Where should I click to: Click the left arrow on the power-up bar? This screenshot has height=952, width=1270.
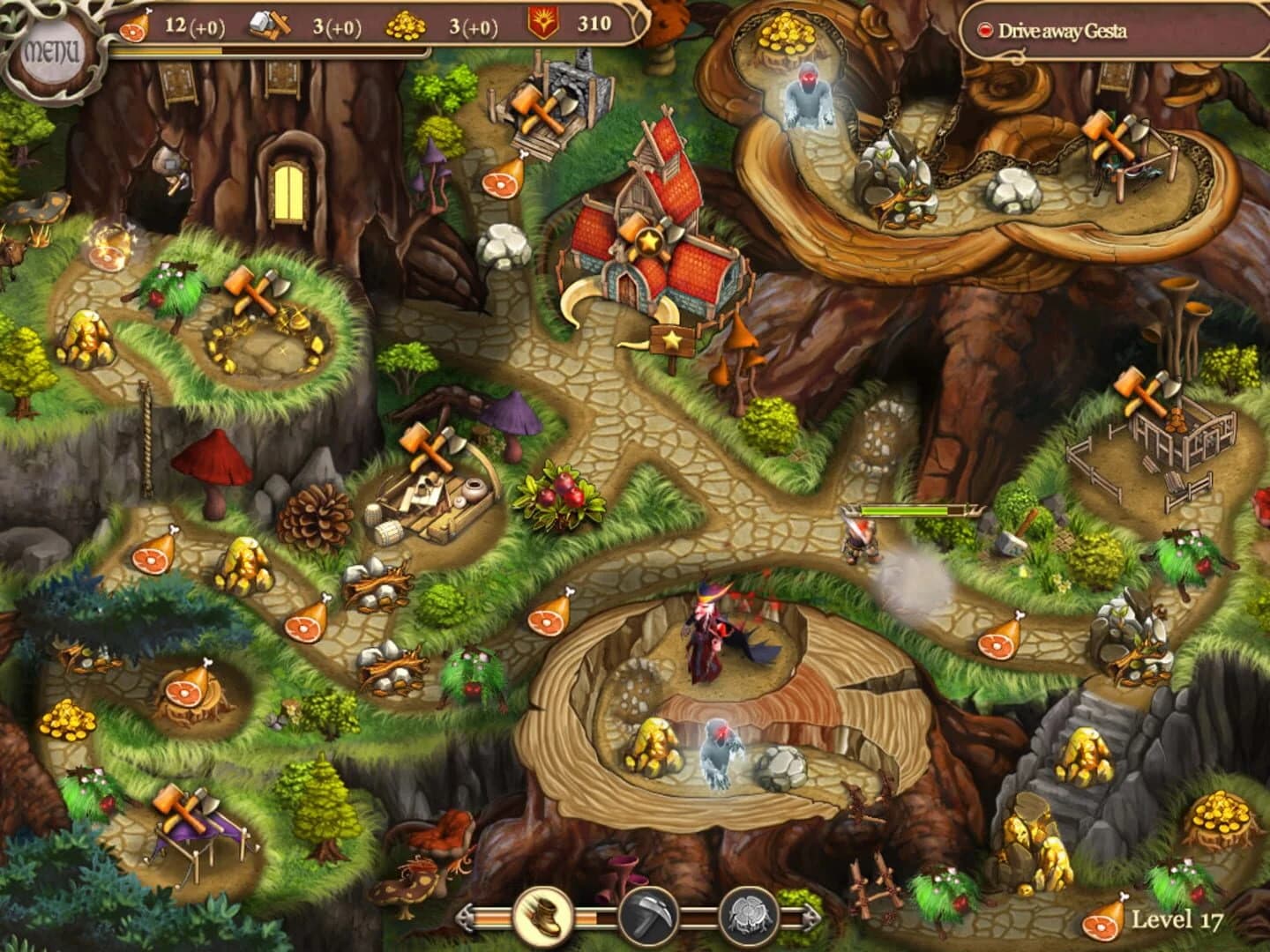[467, 918]
